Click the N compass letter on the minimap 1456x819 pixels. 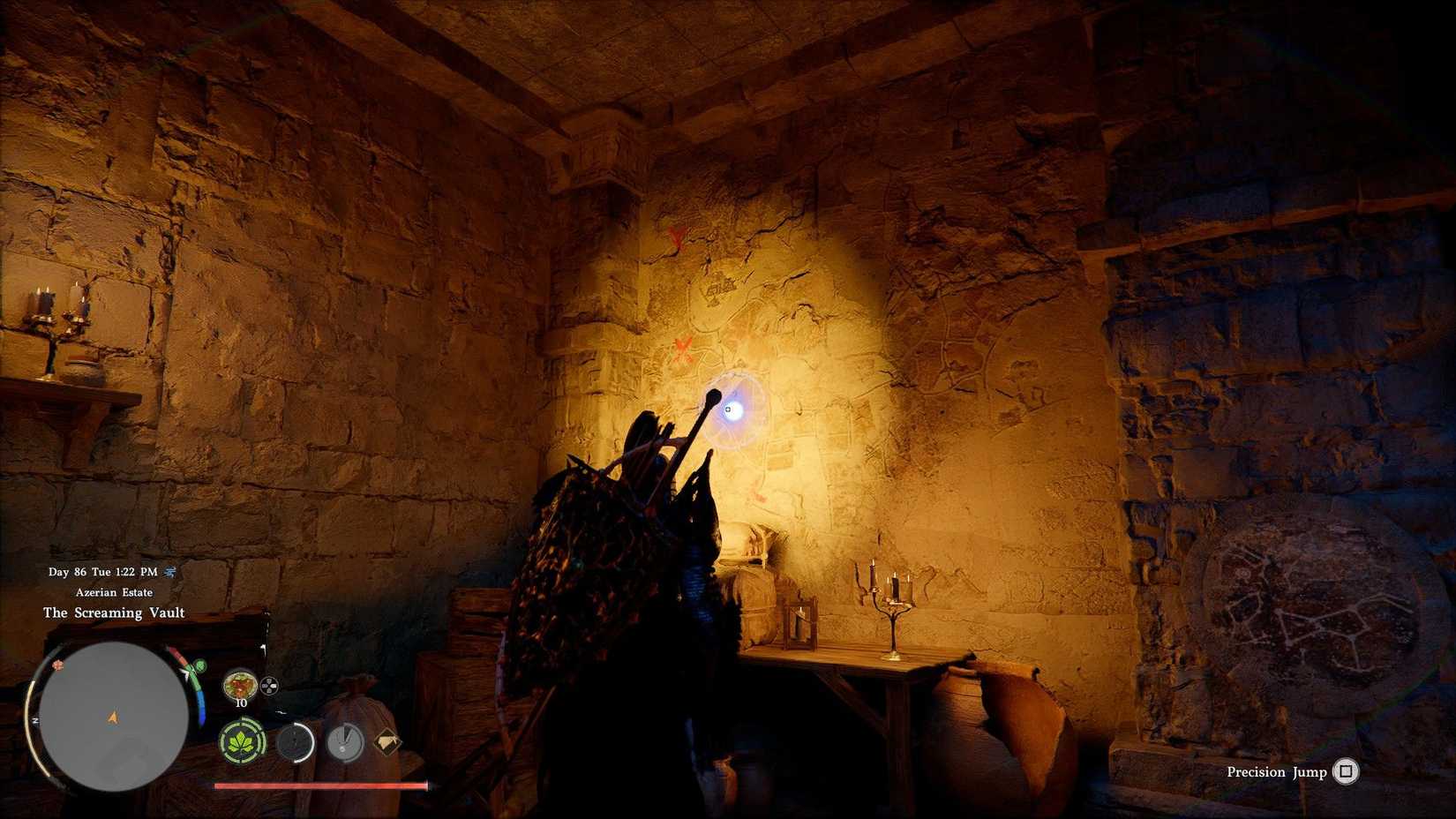click(35, 720)
